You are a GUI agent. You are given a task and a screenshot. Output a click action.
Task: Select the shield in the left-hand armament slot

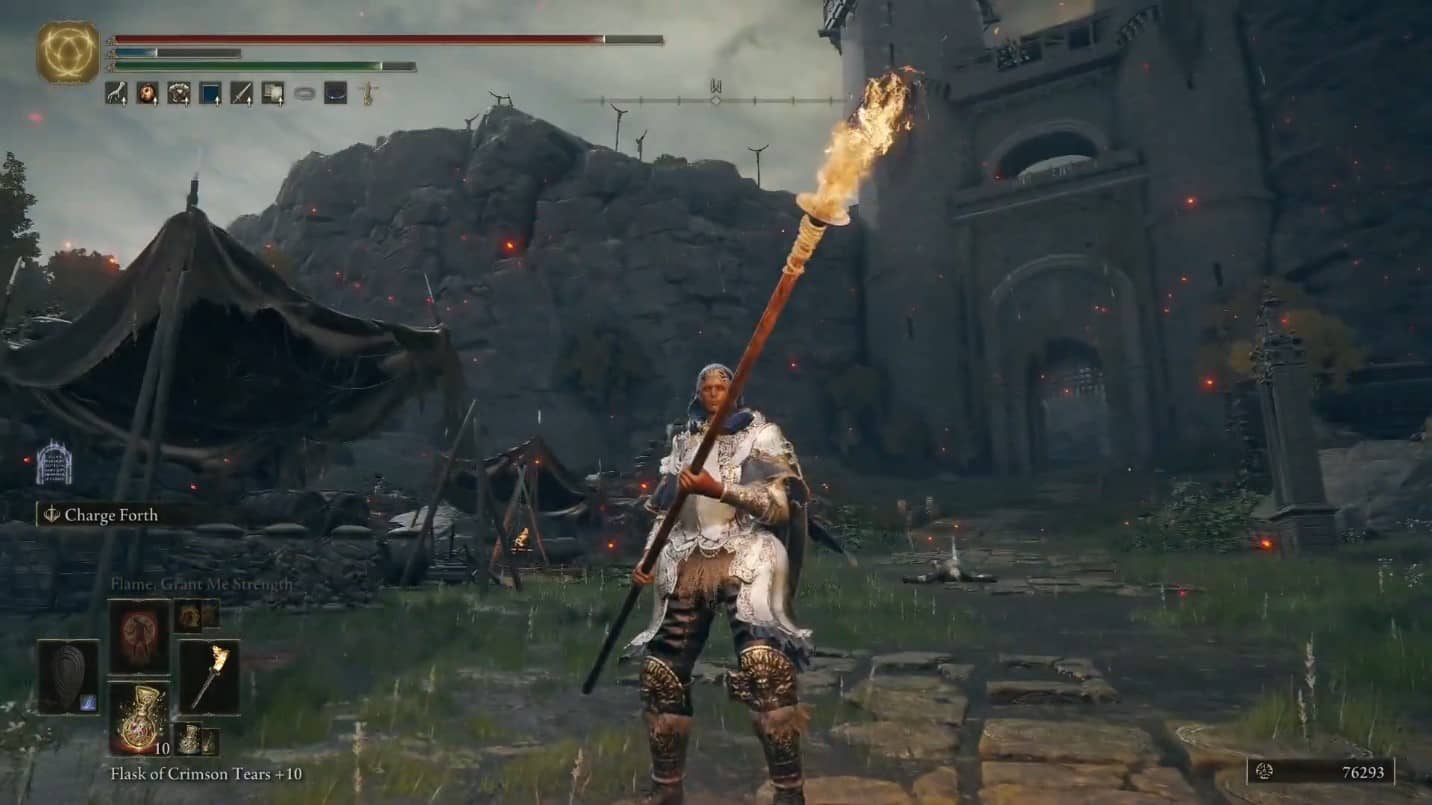67,677
